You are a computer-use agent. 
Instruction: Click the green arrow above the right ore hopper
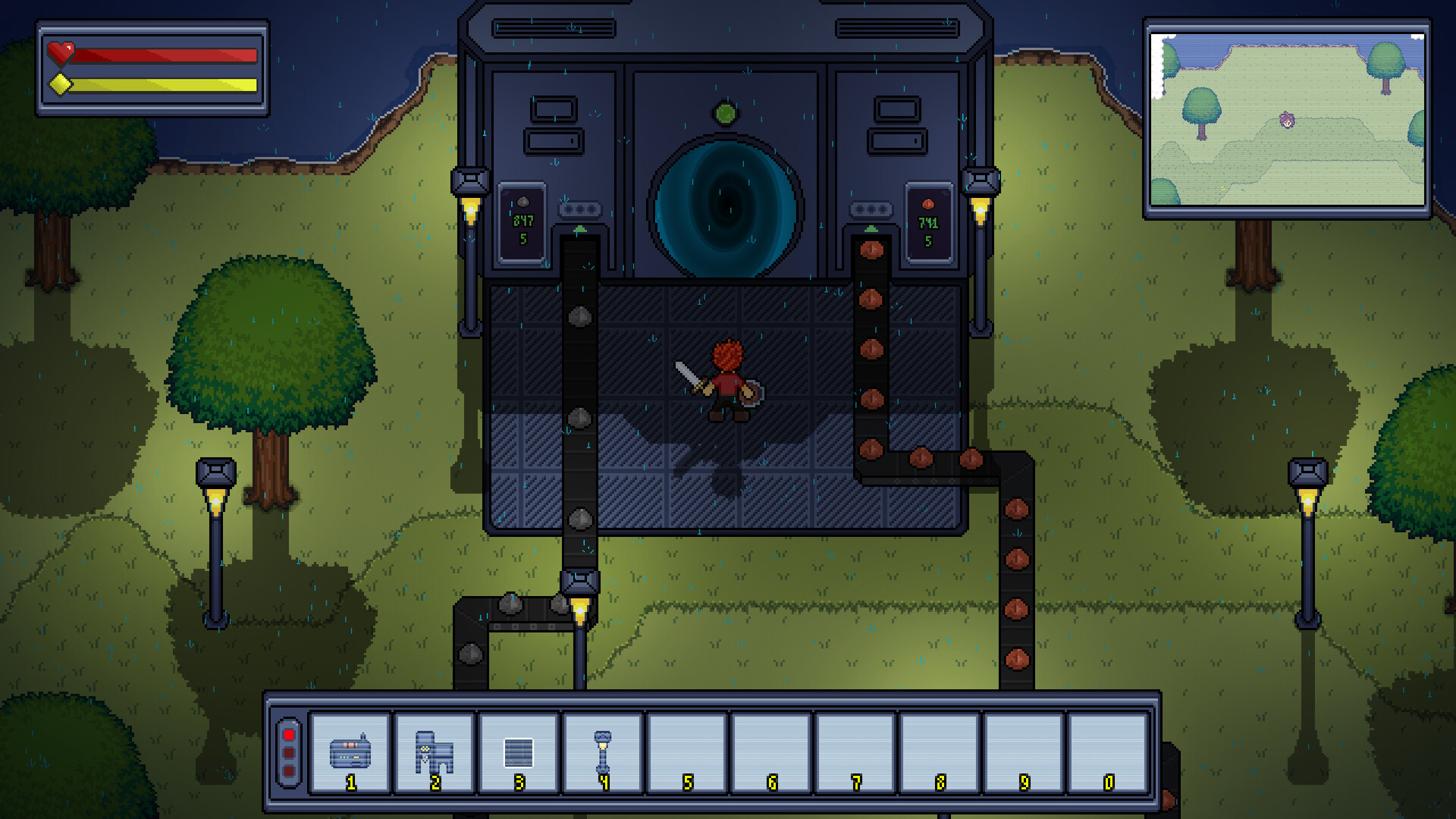coord(871,229)
